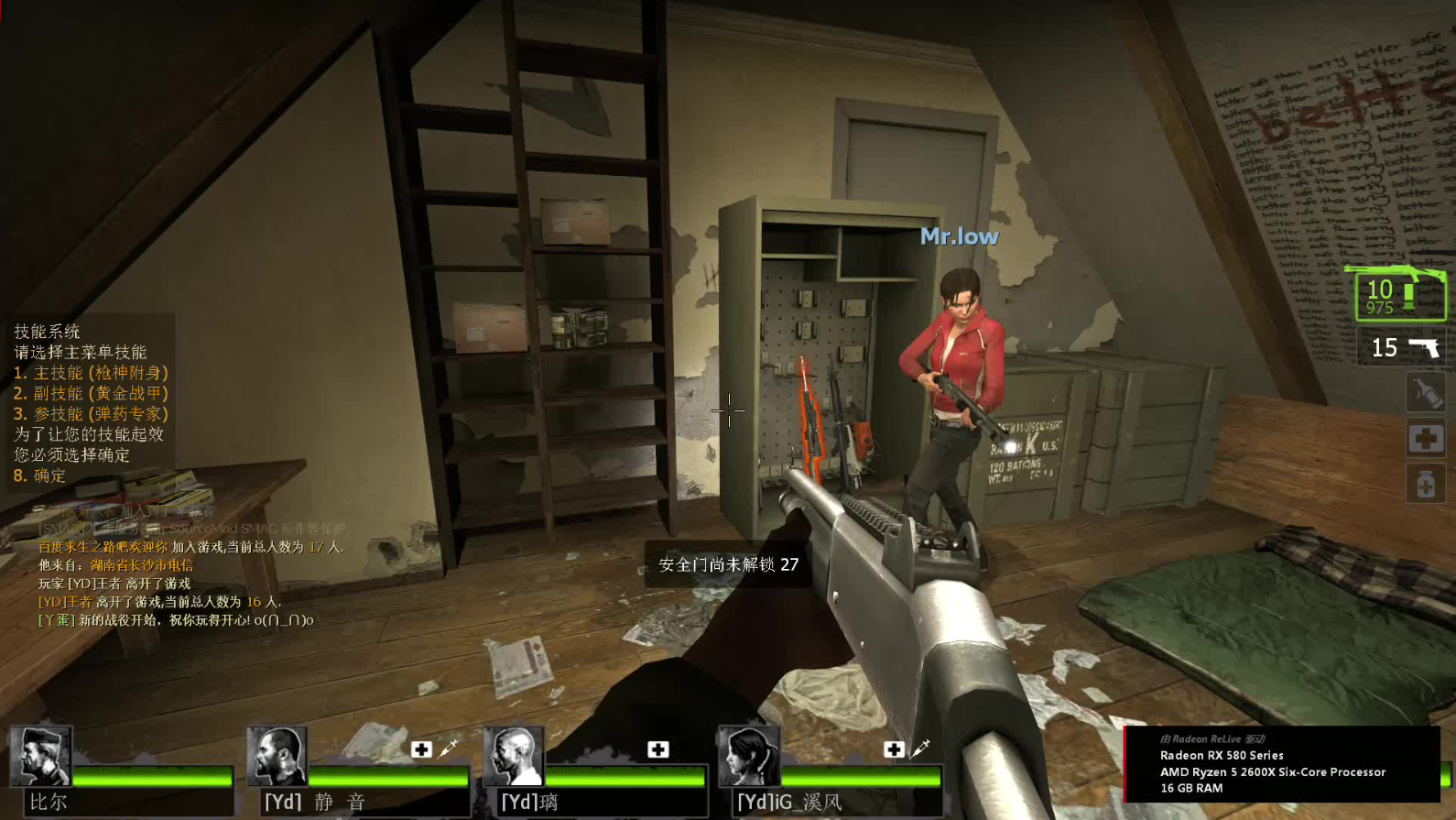Viewport: 1456px width, 820px height.
Task: Select the molotov throwable slot
Action: pos(1425,392)
